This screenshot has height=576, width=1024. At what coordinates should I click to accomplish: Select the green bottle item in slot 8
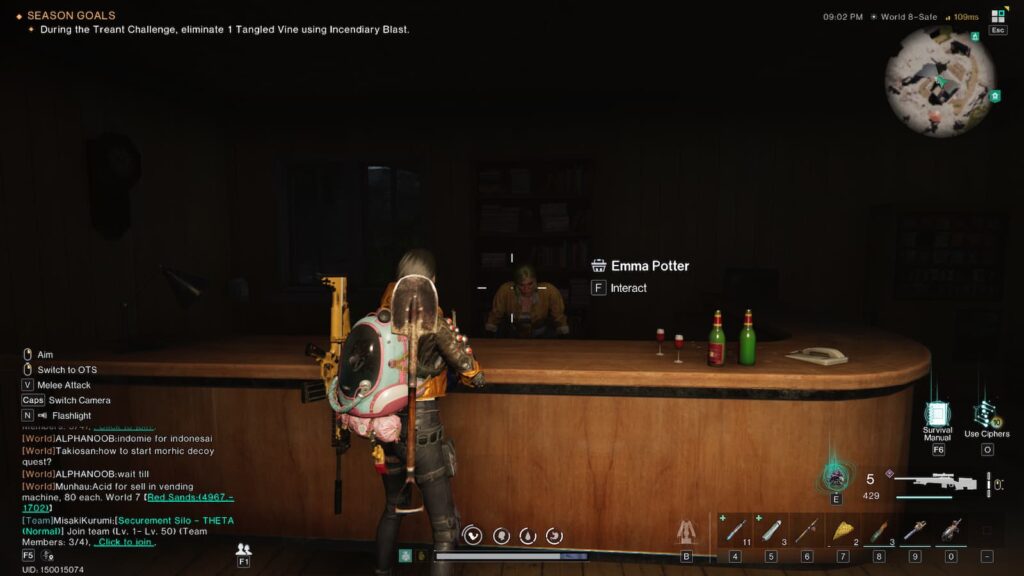point(879,530)
